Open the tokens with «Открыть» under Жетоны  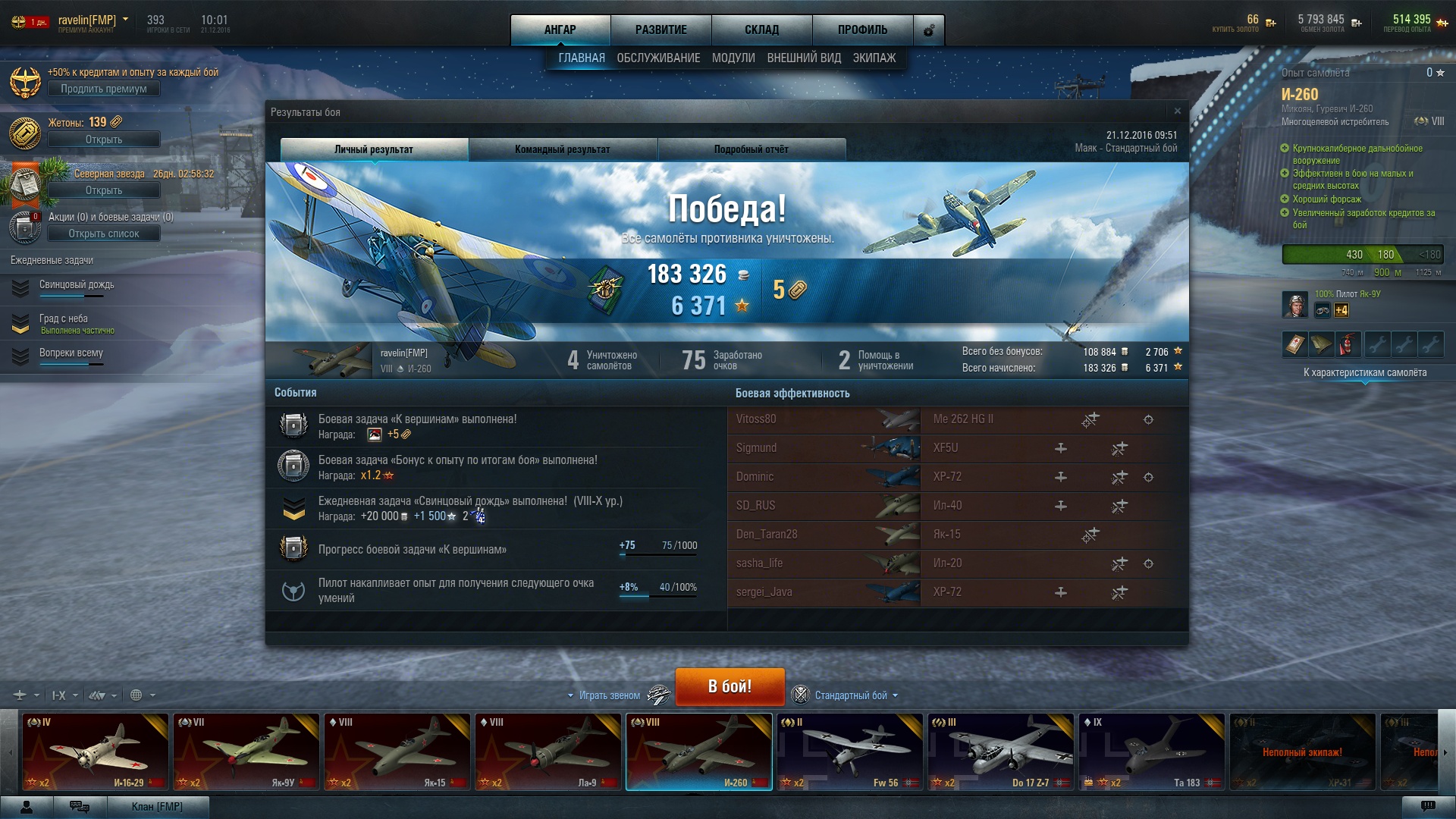coord(104,140)
